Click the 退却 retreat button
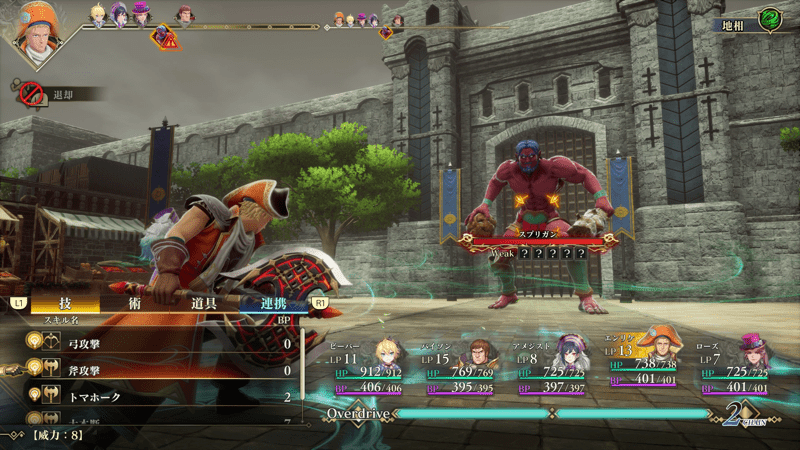Image resolution: width=800 pixels, height=450 pixels. point(62,94)
